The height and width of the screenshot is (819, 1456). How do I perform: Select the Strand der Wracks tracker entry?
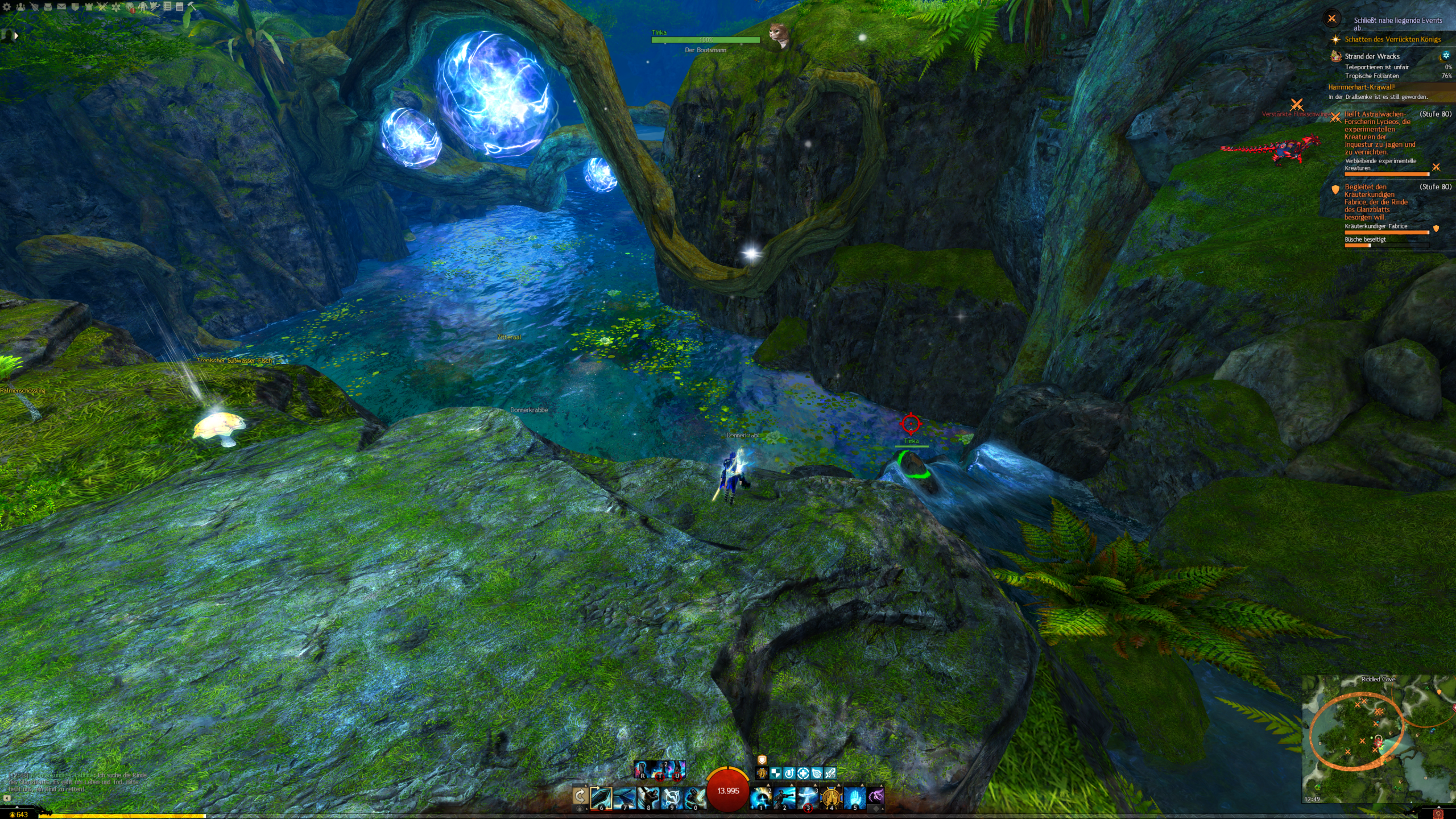click(x=1371, y=56)
